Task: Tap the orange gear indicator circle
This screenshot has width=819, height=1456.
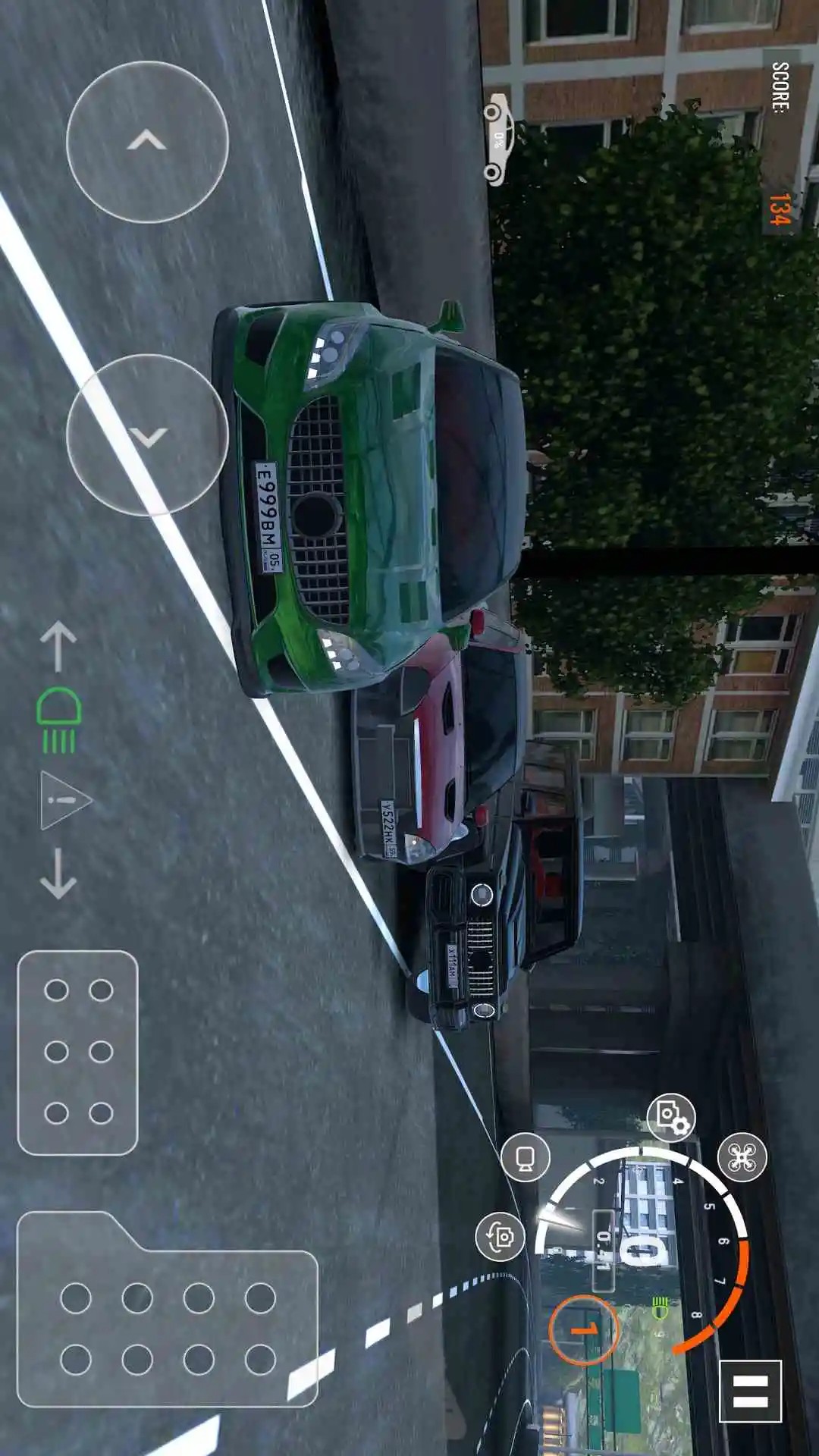Action: tap(583, 1329)
